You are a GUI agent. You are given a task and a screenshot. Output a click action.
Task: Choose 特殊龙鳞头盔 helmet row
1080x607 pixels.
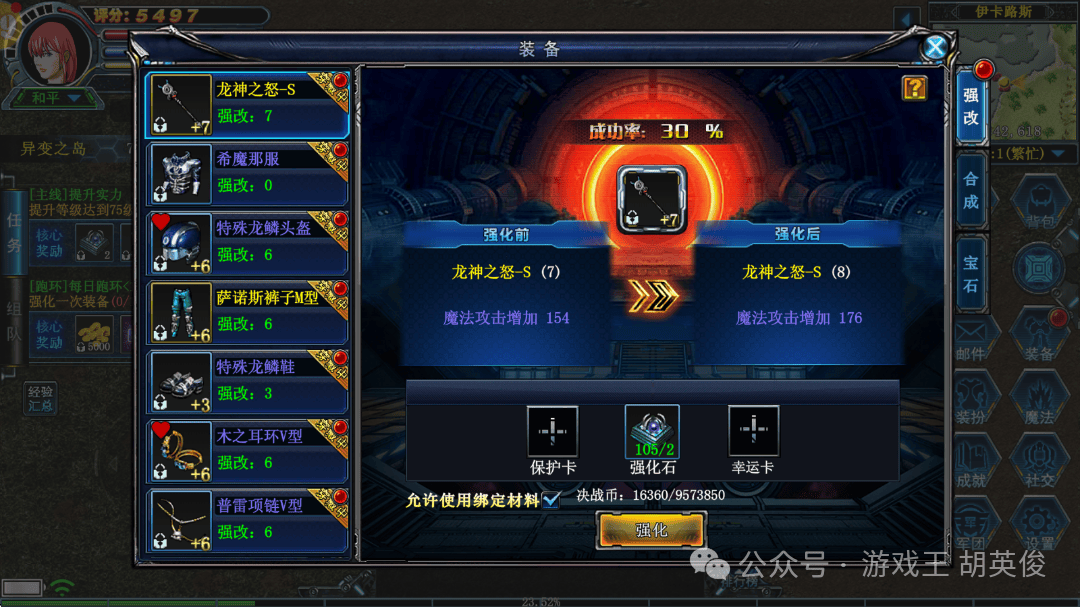(x=248, y=242)
